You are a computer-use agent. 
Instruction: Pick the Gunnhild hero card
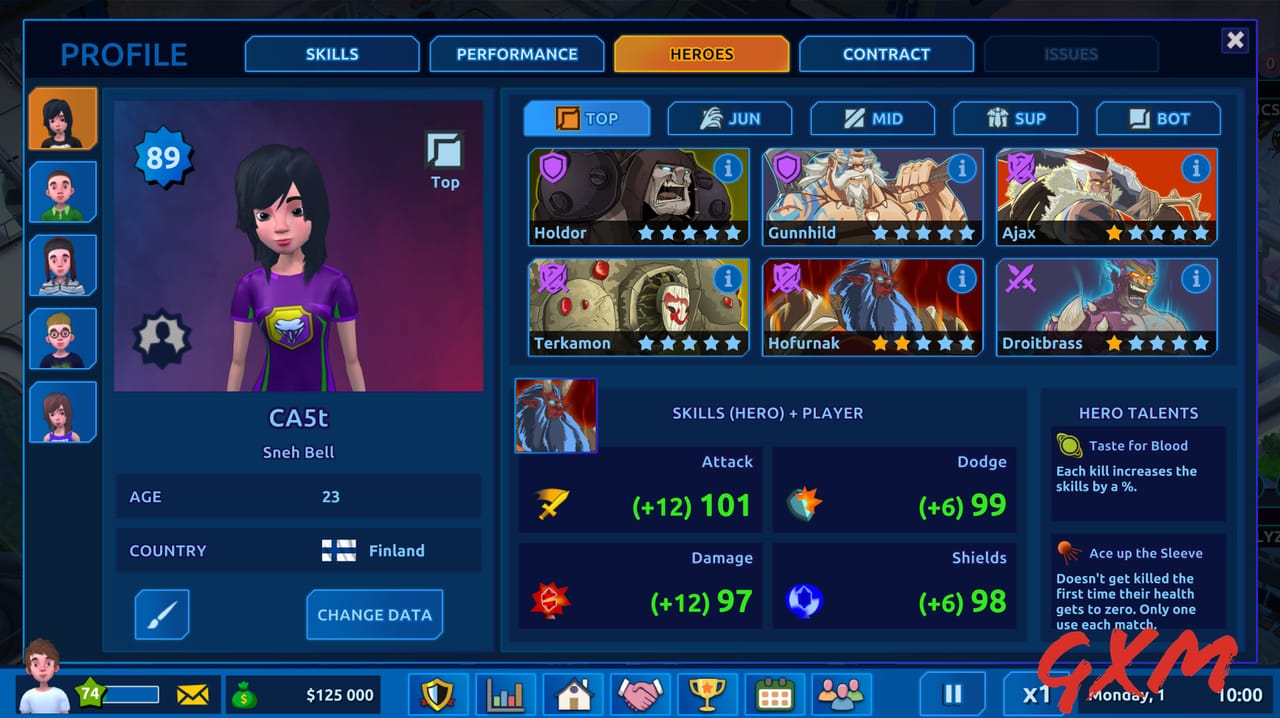coord(872,197)
